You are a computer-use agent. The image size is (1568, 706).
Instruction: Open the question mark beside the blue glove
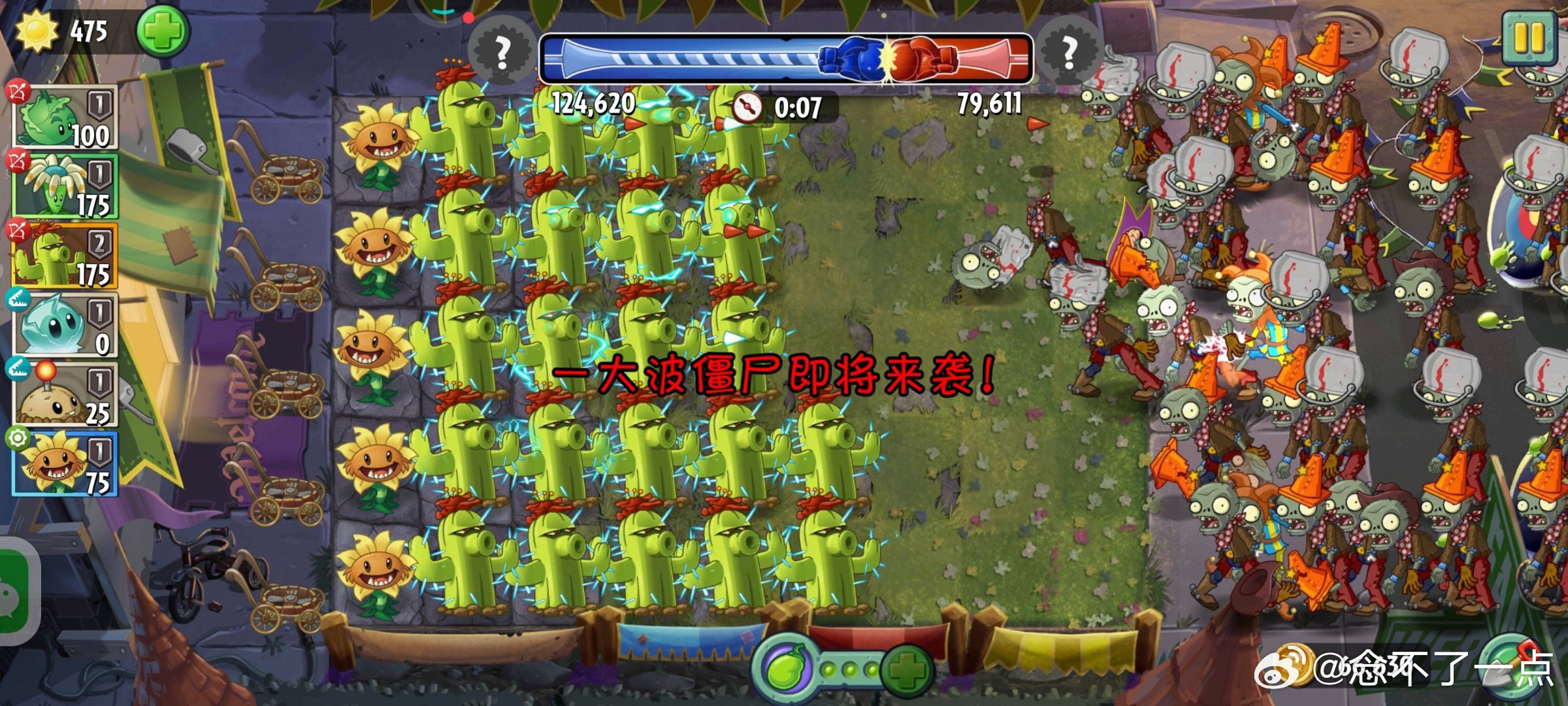coord(502,52)
